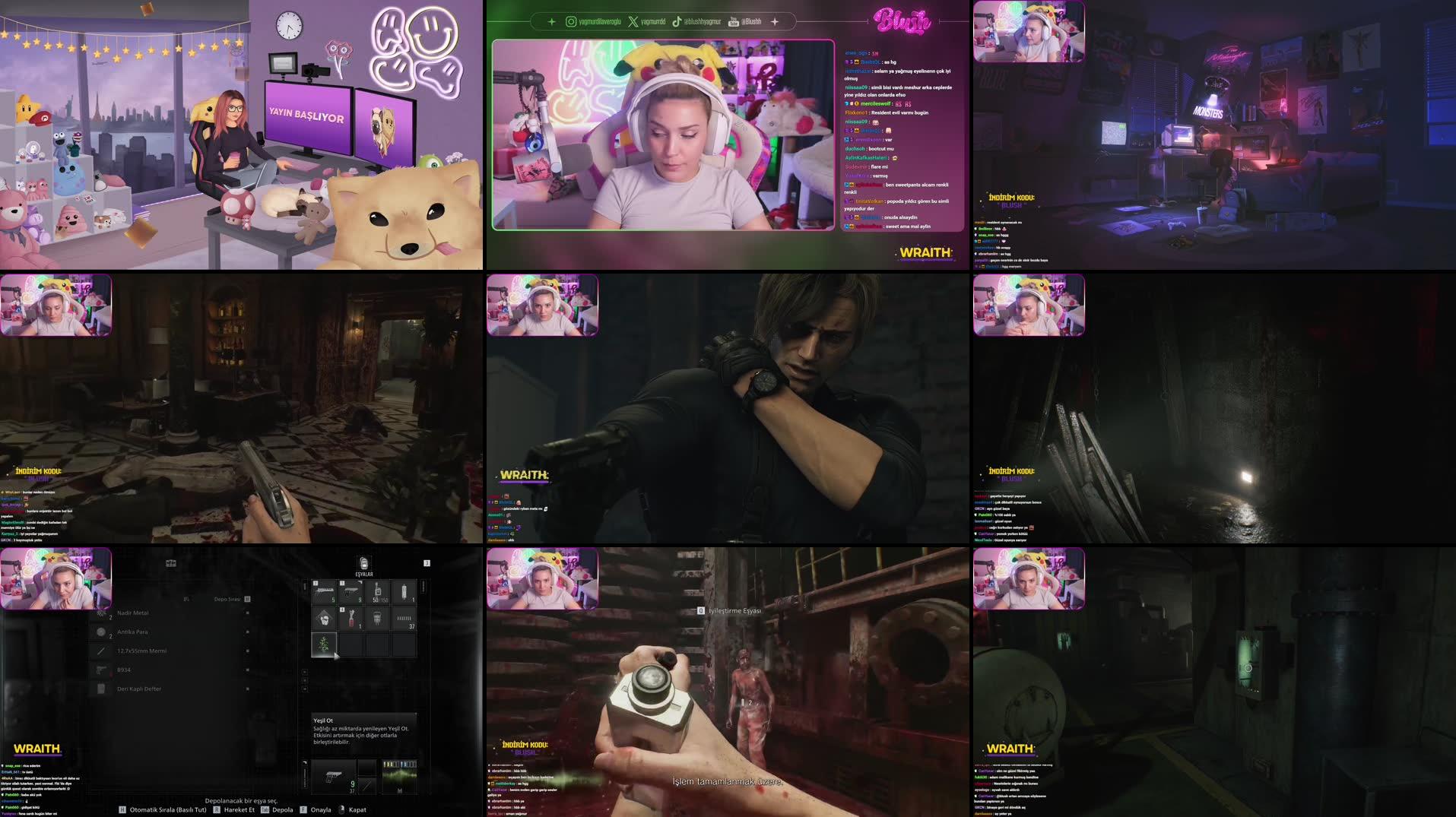Viewport: 1456px width, 817px height.
Task: Select the X (Twitter) icon beside yagmurdd
Action: click(632, 21)
